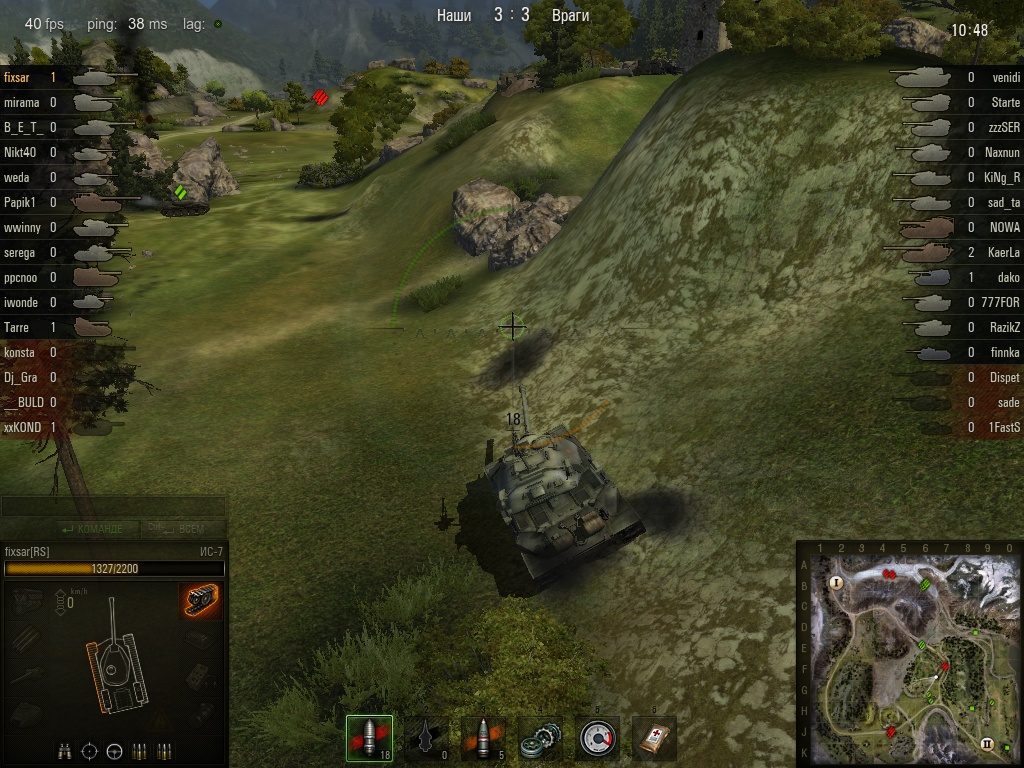This screenshot has width=1024, height=768.
Task: Click base I marker on the minimap
Action: 836,582
